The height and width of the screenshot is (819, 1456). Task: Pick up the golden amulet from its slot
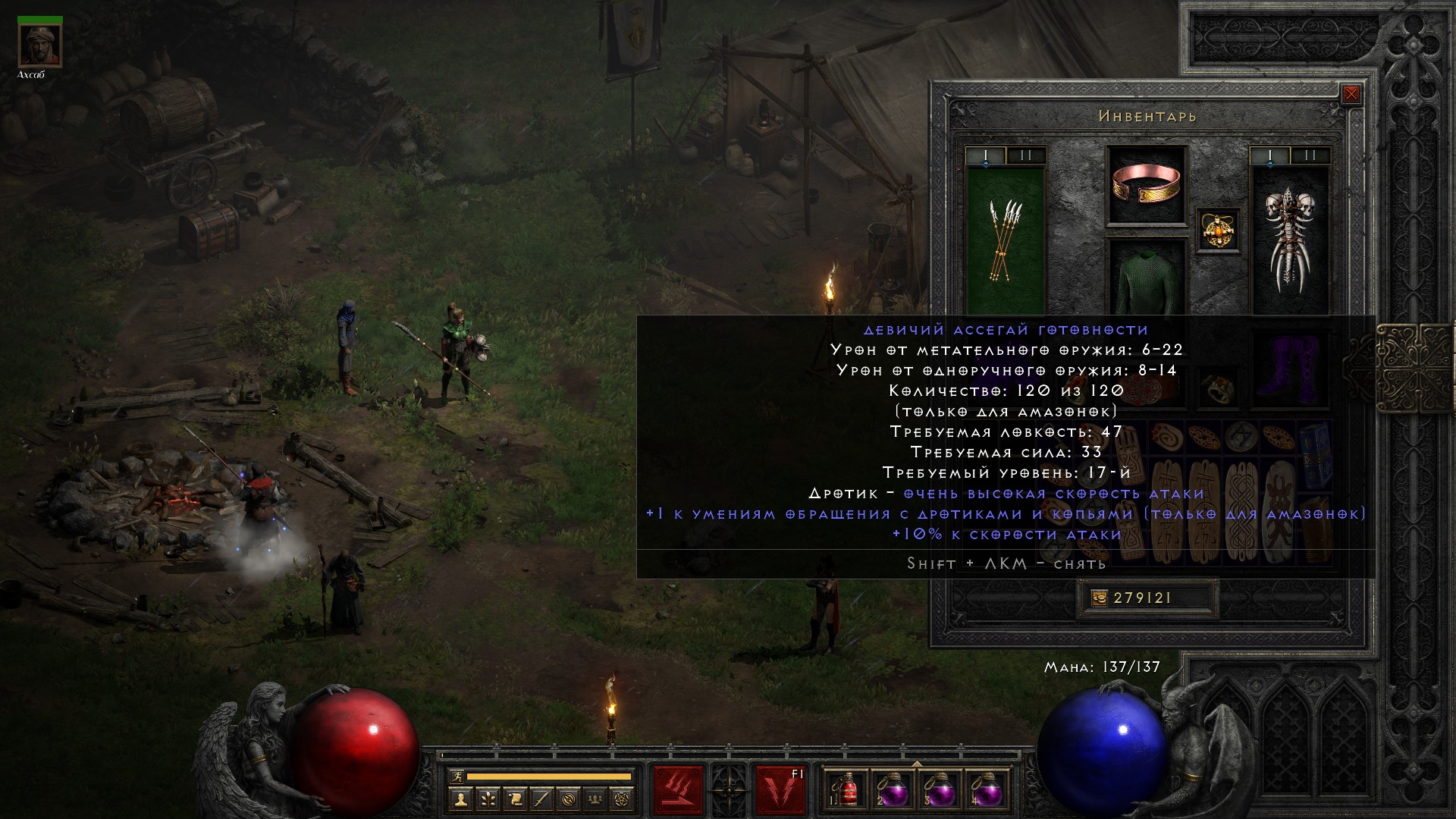pyautogui.click(x=1219, y=230)
